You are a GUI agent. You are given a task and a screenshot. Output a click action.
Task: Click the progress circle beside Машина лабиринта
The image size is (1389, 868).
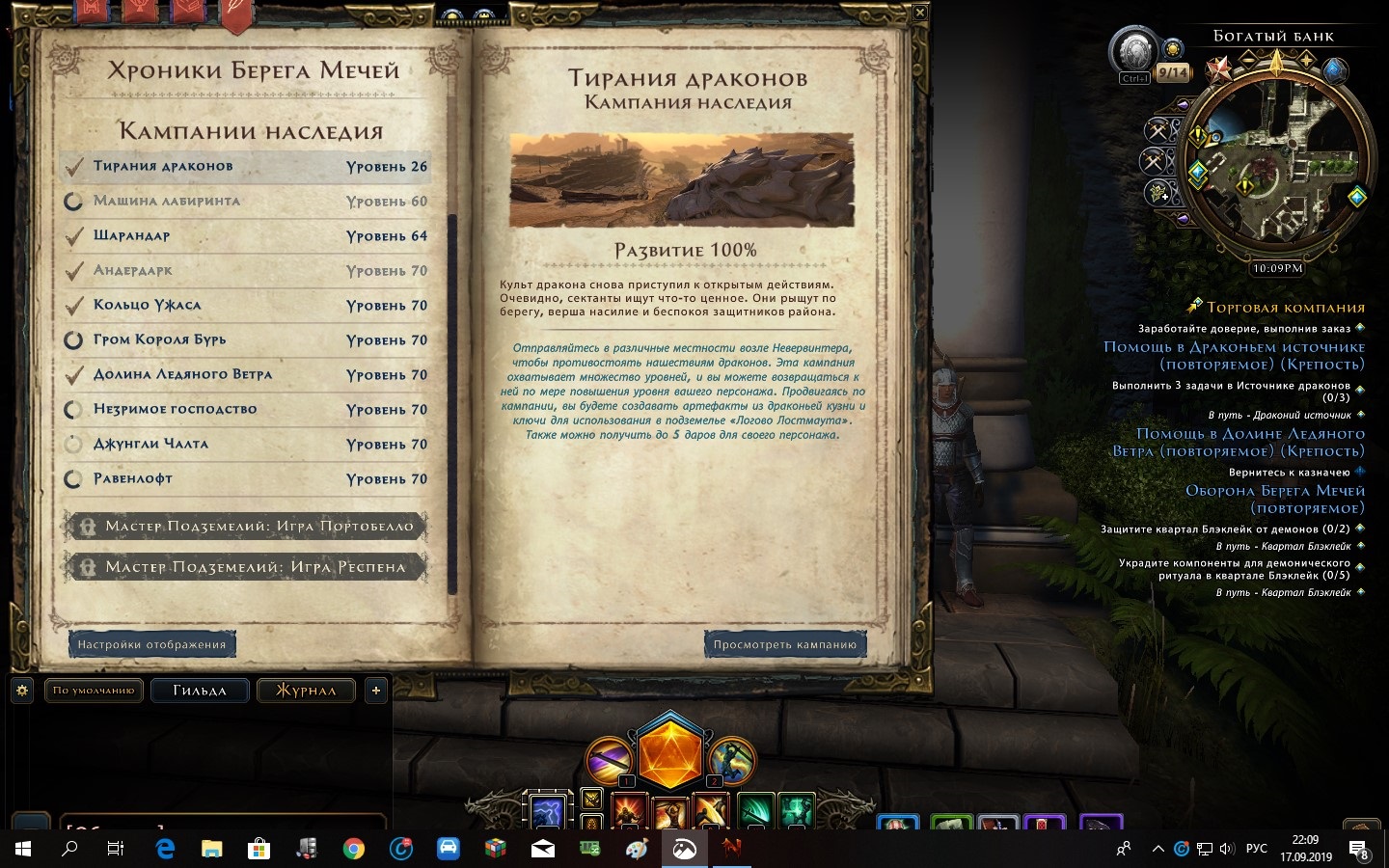74,201
